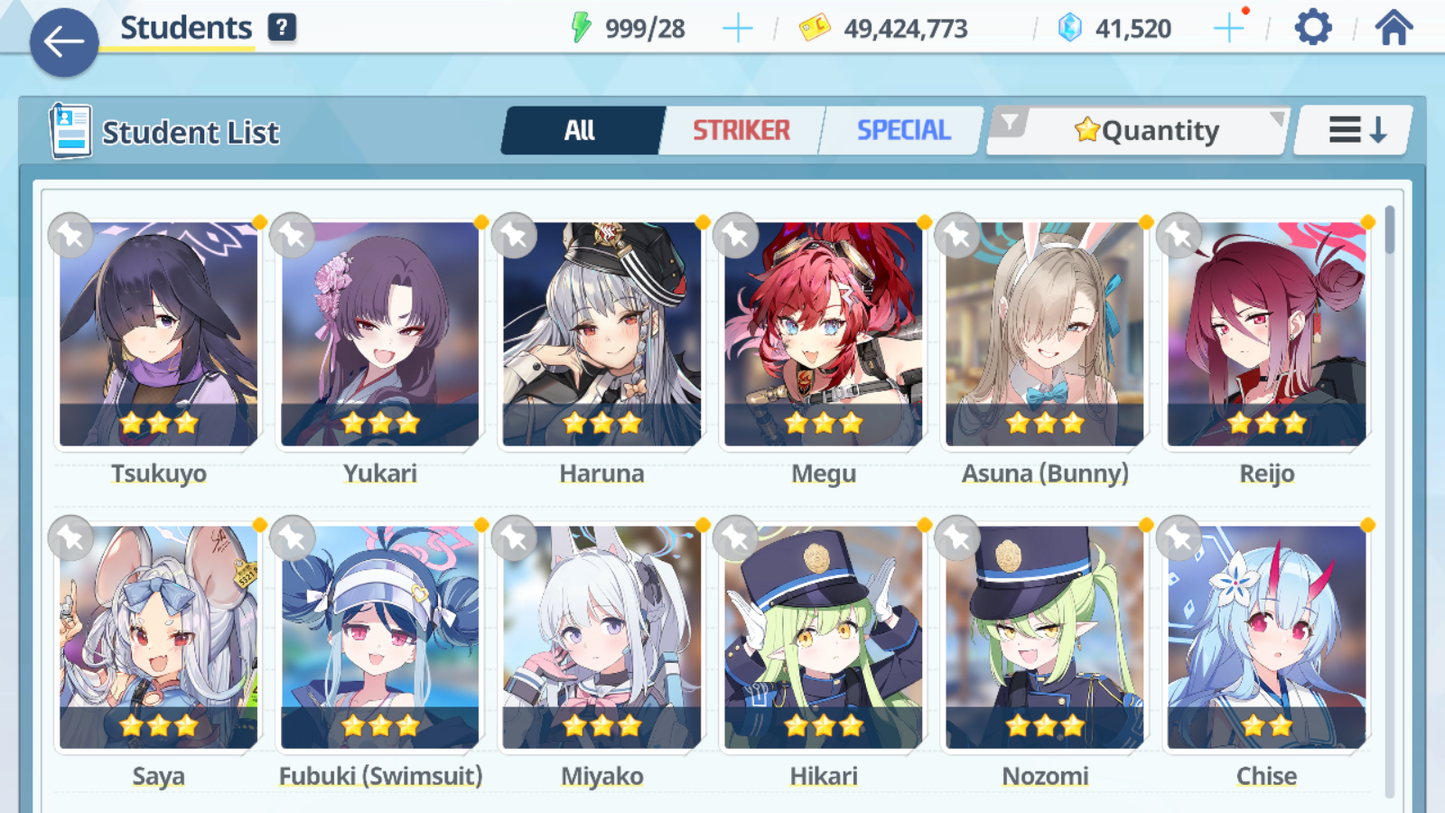Select Yukari's student card

point(380,335)
